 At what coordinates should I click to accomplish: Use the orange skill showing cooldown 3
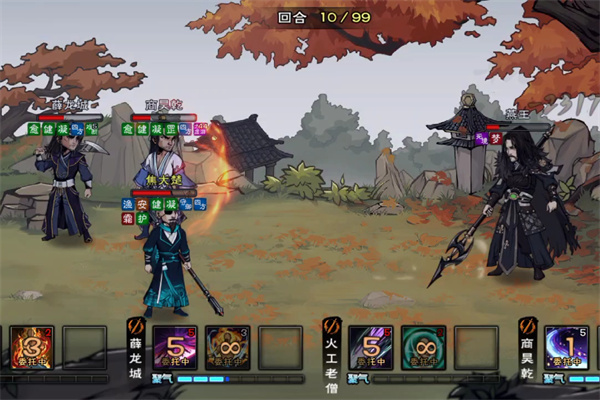31,348
